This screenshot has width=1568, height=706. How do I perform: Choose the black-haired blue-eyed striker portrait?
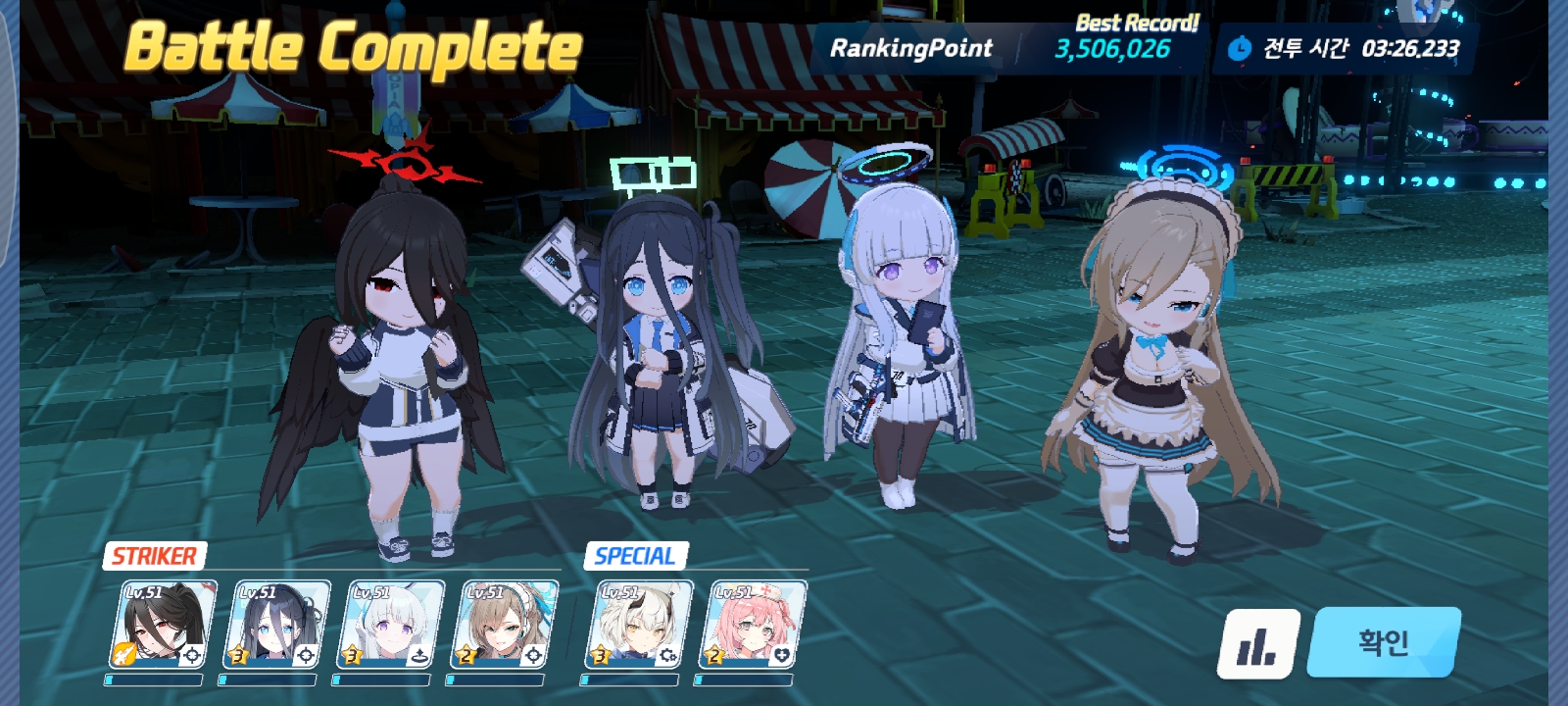pos(276,625)
